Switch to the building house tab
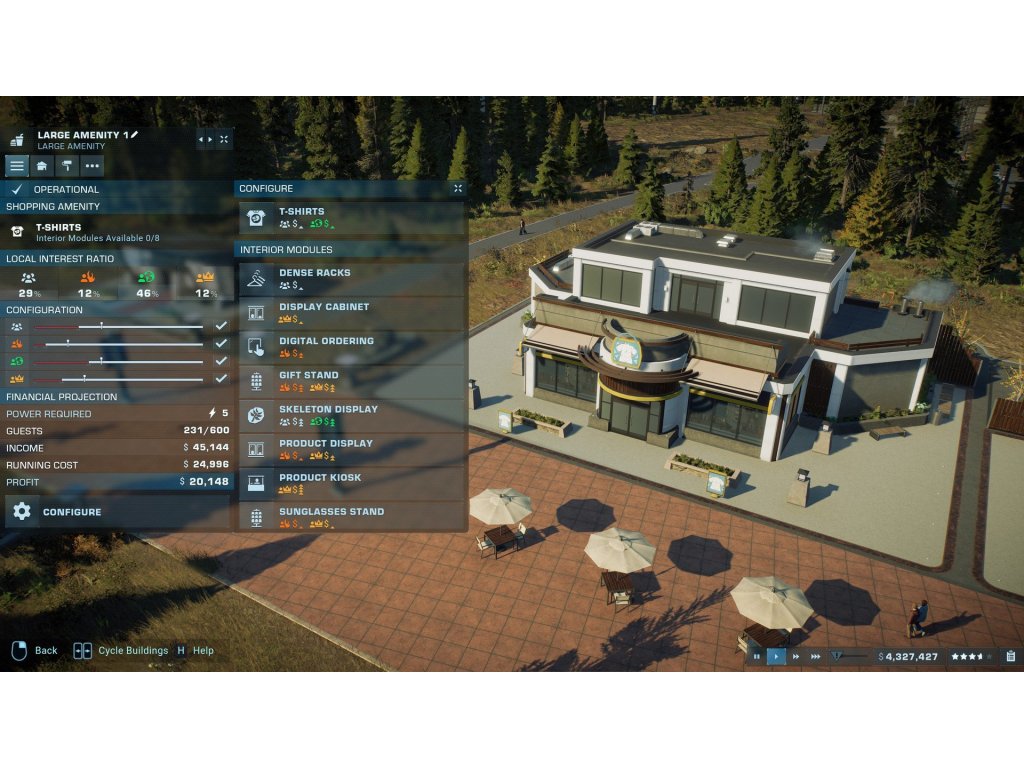Image resolution: width=1024 pixels, height=768 pixels. click(42, 166)
